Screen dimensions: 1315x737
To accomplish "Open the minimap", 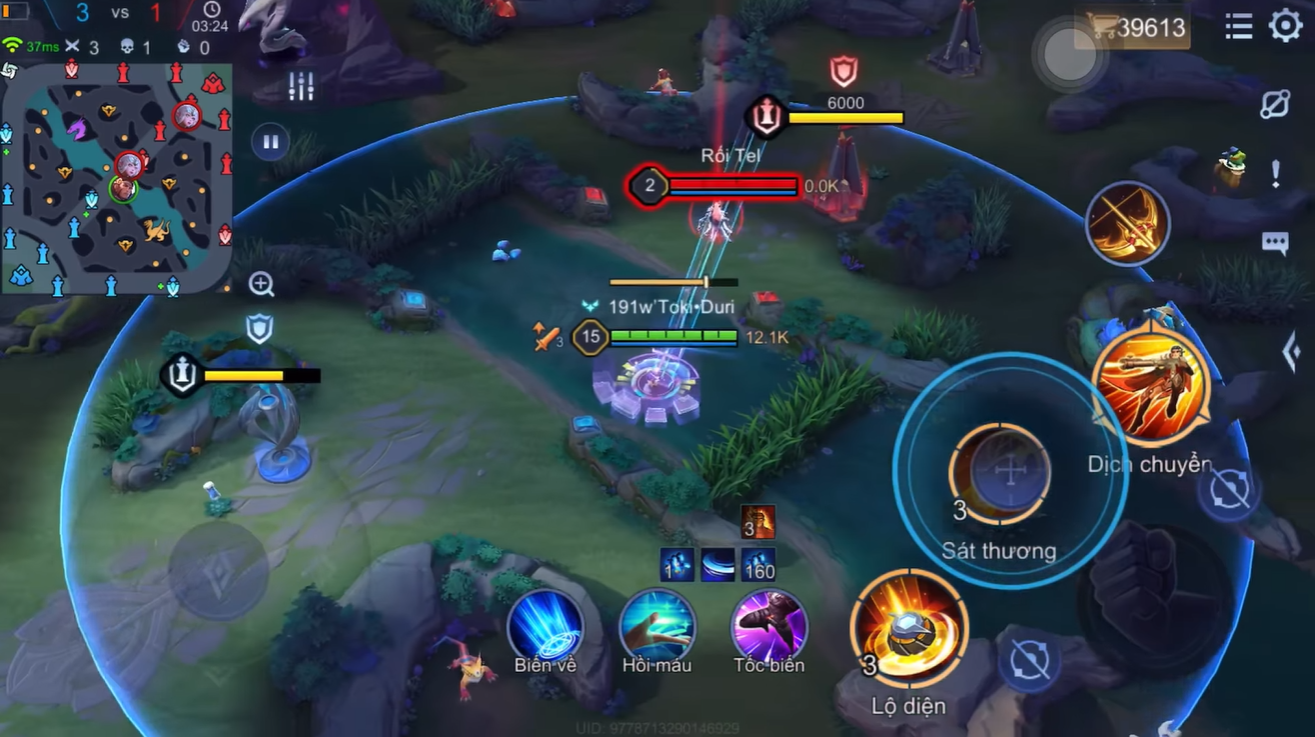I will 118,180.
